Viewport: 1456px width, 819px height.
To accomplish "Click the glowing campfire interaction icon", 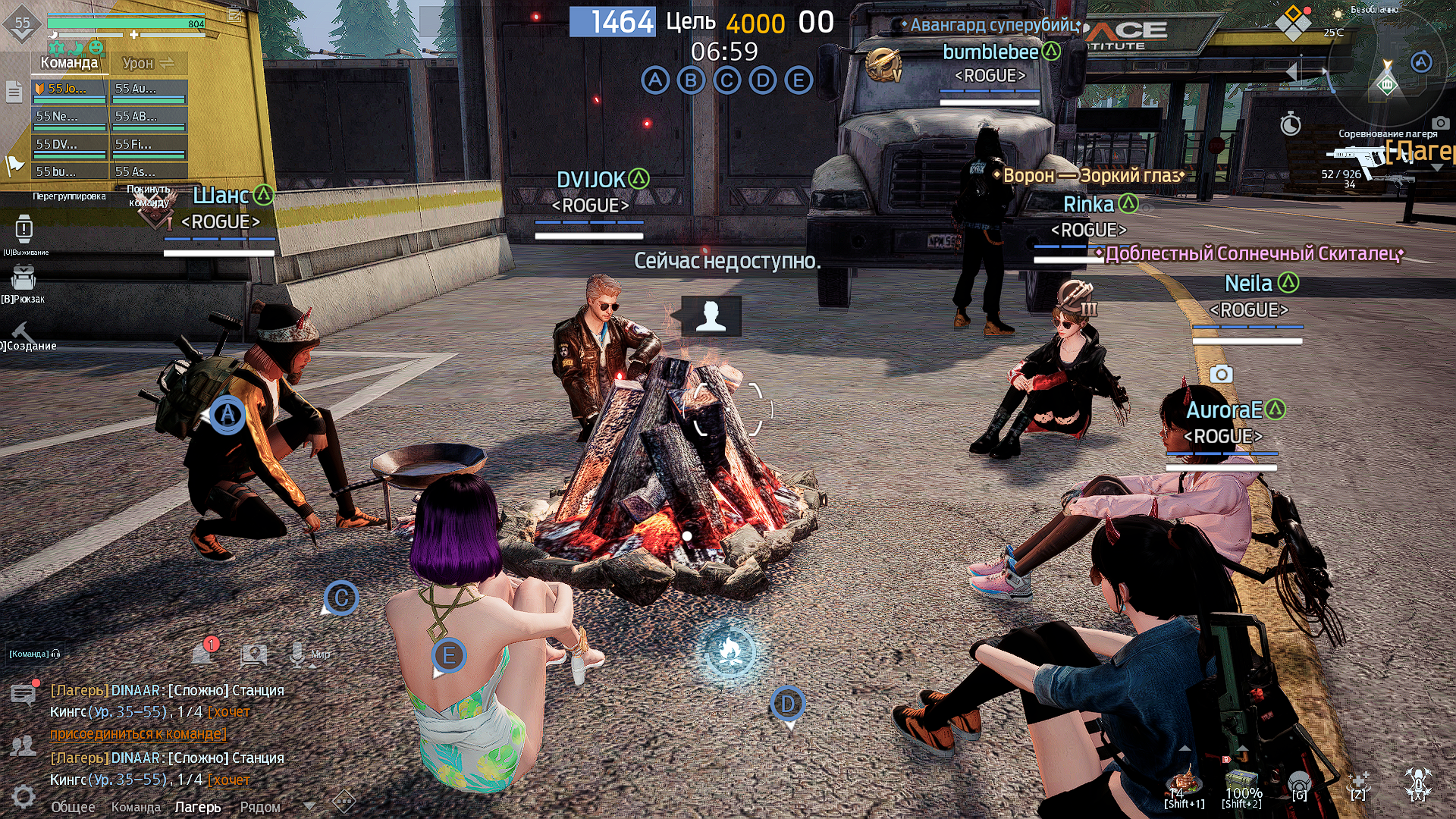I will click(730, 653).
